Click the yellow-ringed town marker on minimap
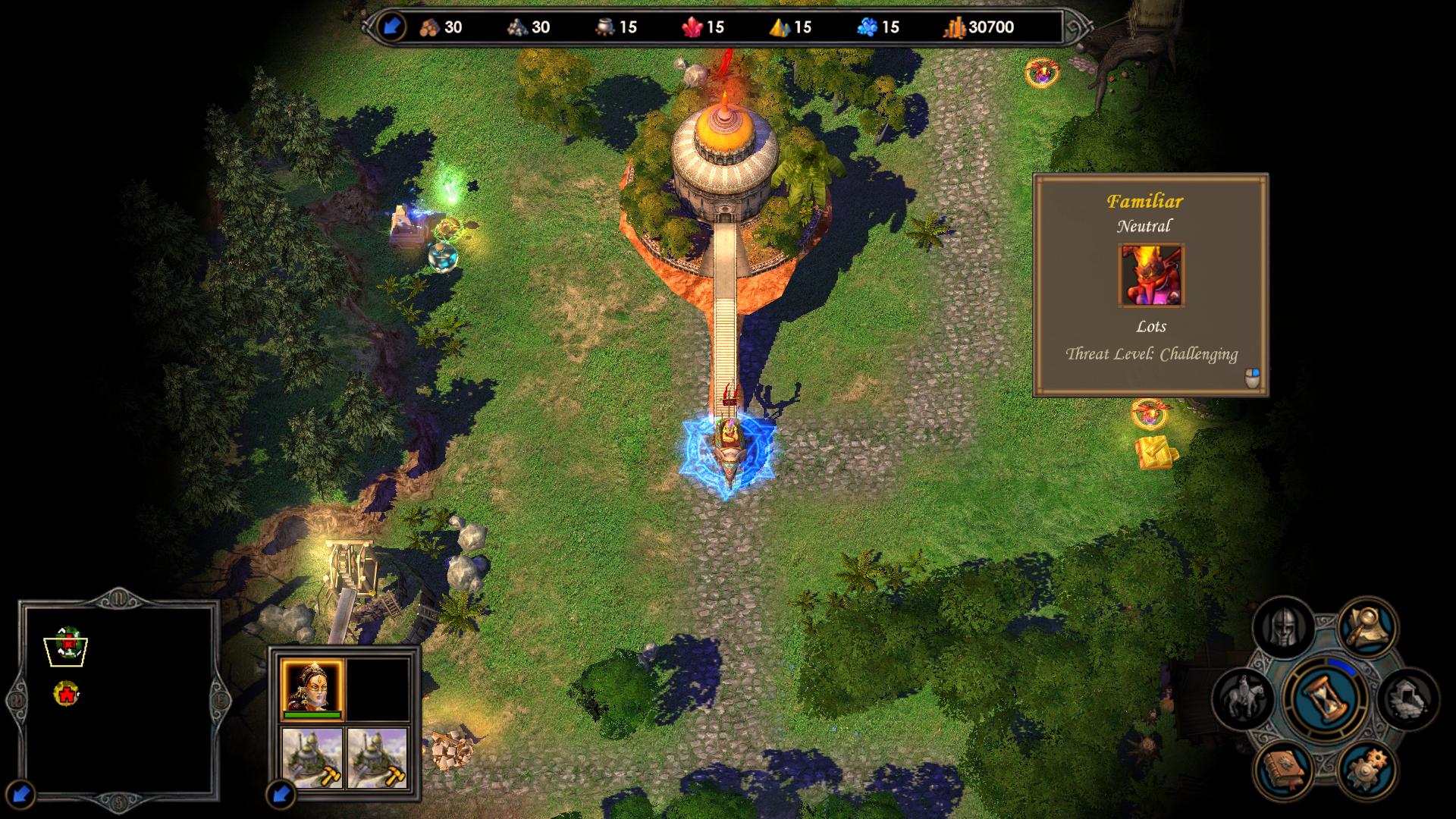 [x=67, y=693]
